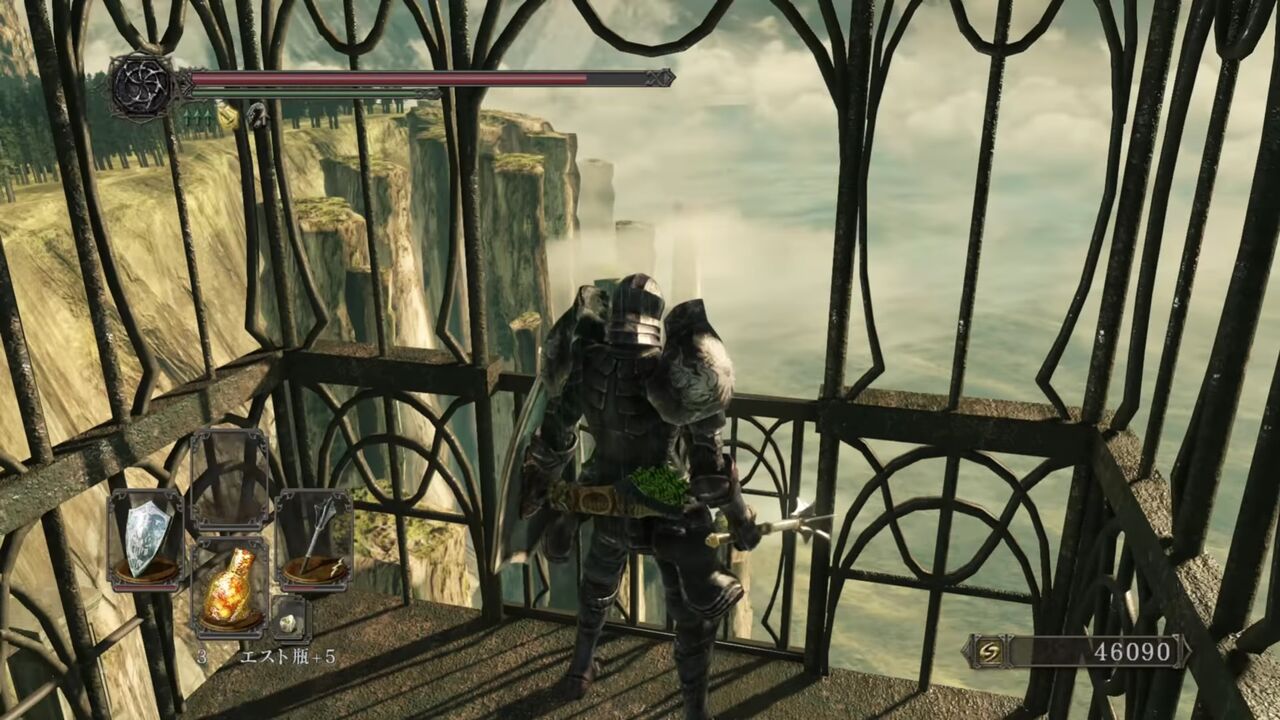The height and width of the screenshot is (720, 1280).
Task: Use the Estus Flask item slot
Action: pos(229,590)
